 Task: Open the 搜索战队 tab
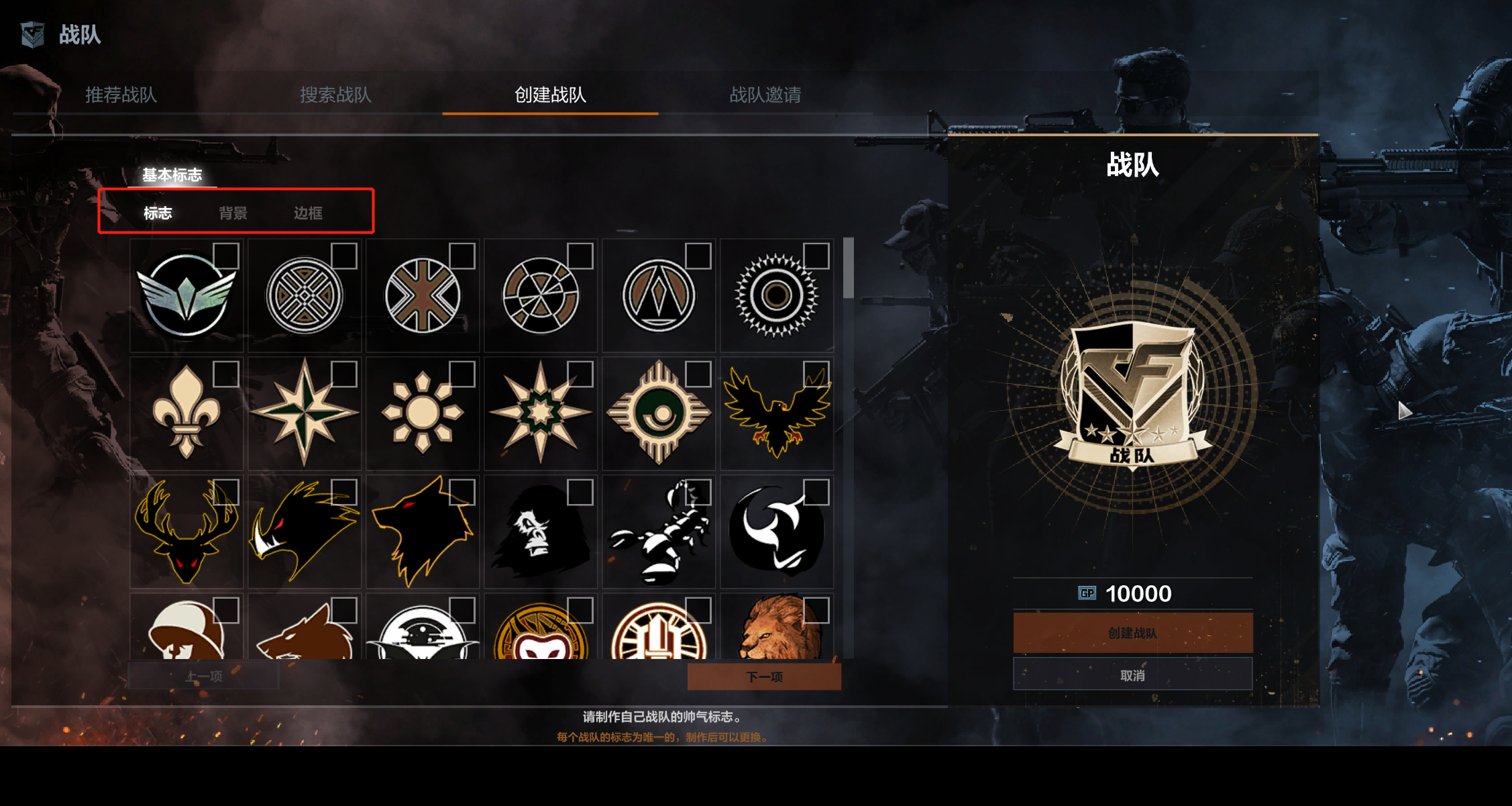pos(335,95)
